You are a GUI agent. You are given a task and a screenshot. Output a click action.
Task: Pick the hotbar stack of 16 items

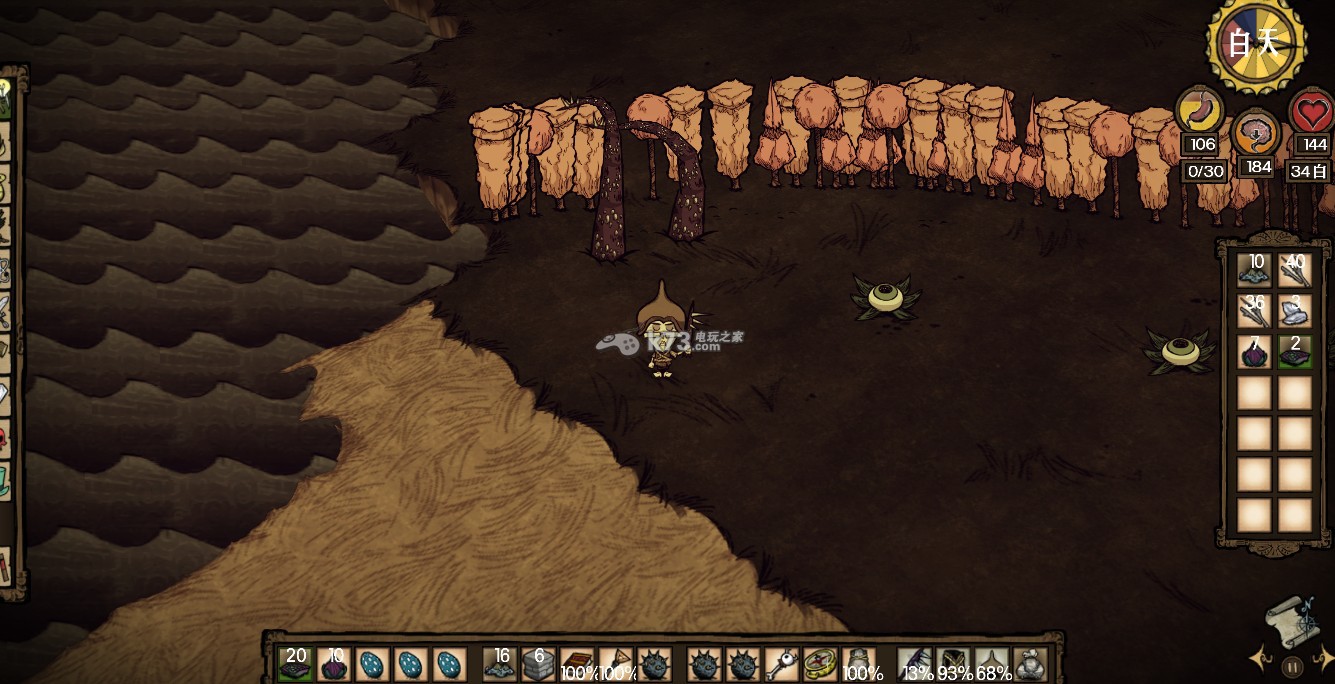point(500,664)
